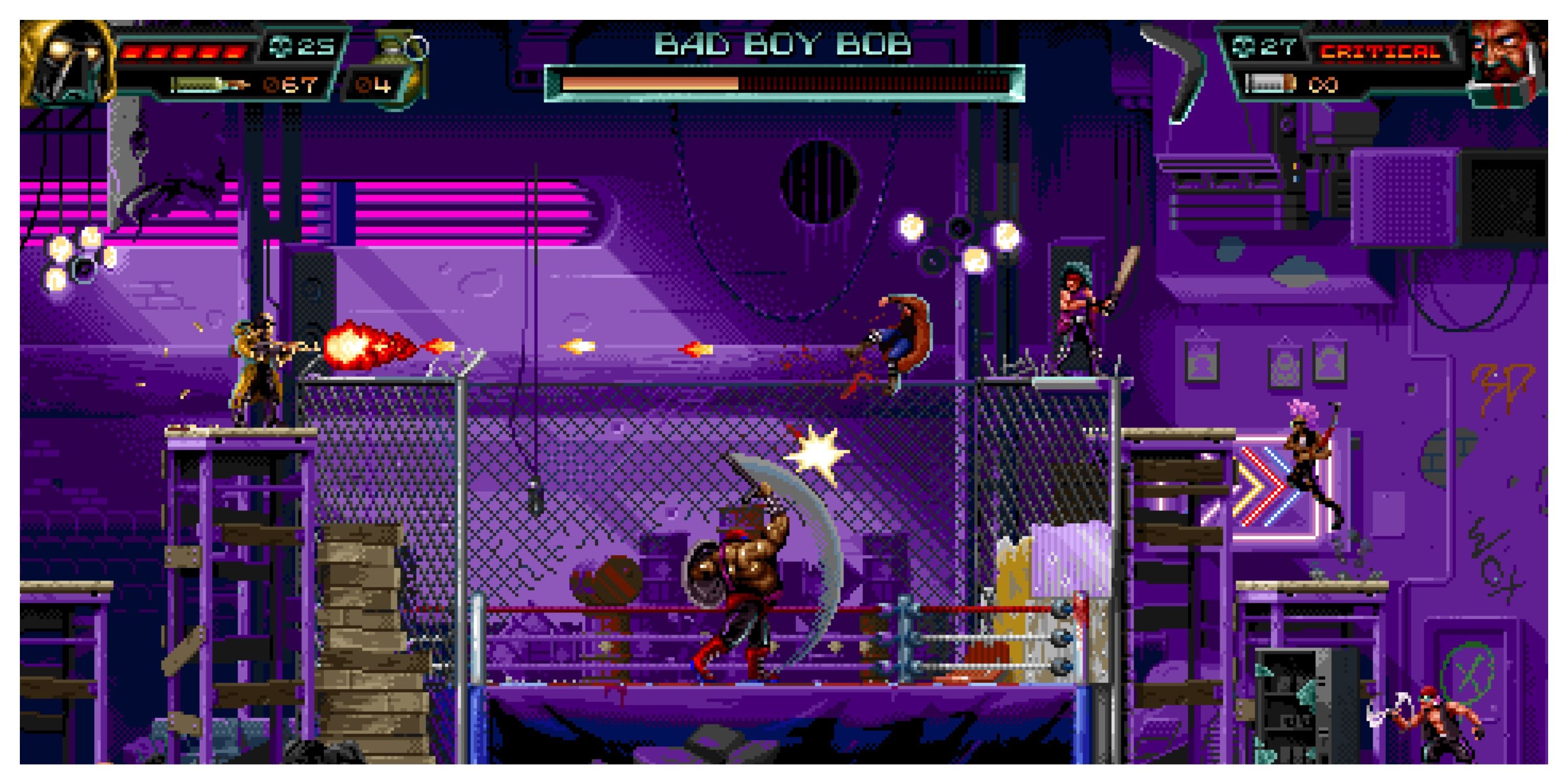Click the scythe-wielding boss in the wrestling ring

pyautogui.click(x=748, y=578)
